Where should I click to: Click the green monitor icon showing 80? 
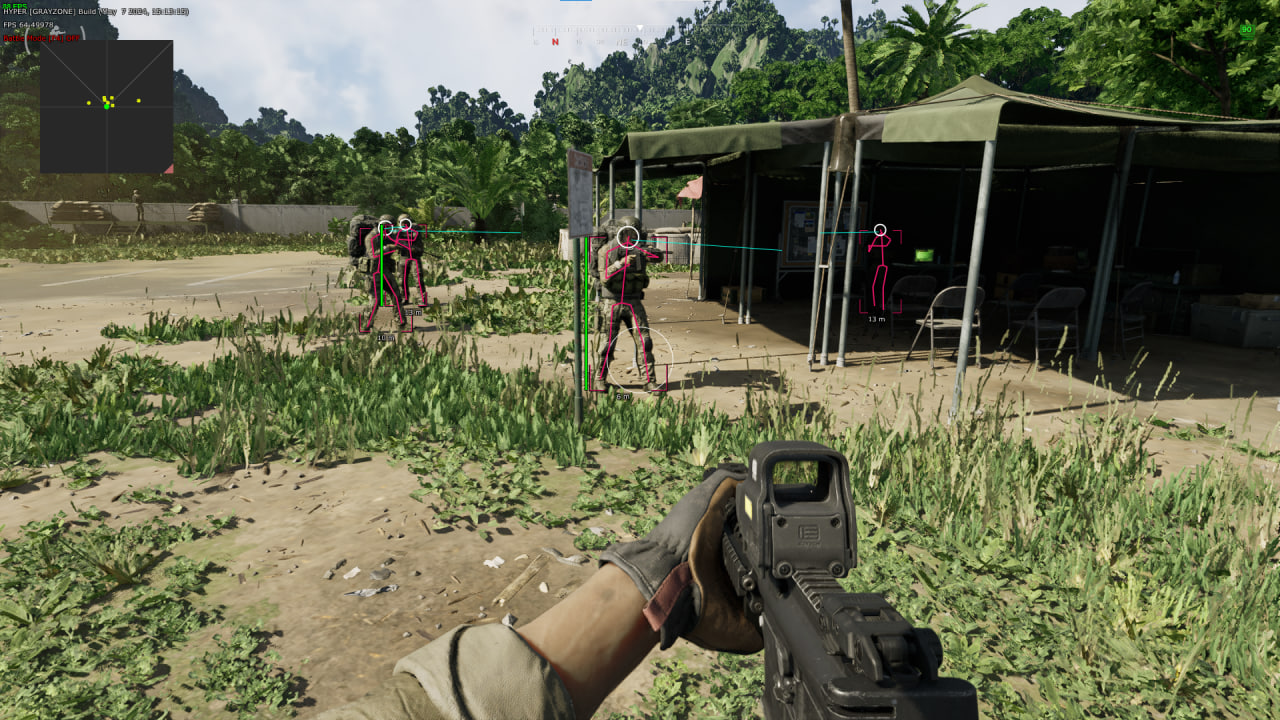pyautogui.click(x=1246, y=30)
